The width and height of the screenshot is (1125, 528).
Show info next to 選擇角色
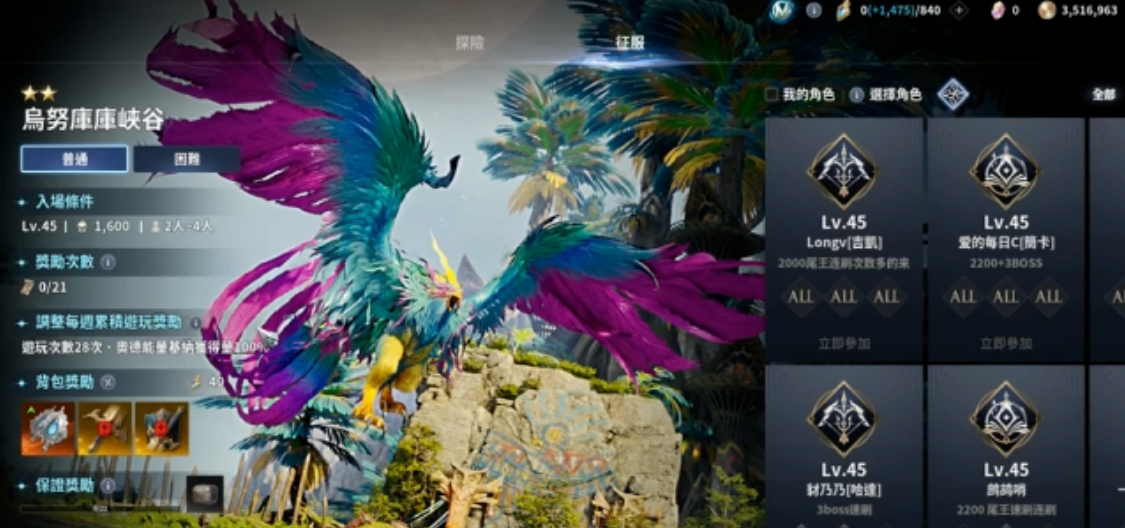click(856, 94)
